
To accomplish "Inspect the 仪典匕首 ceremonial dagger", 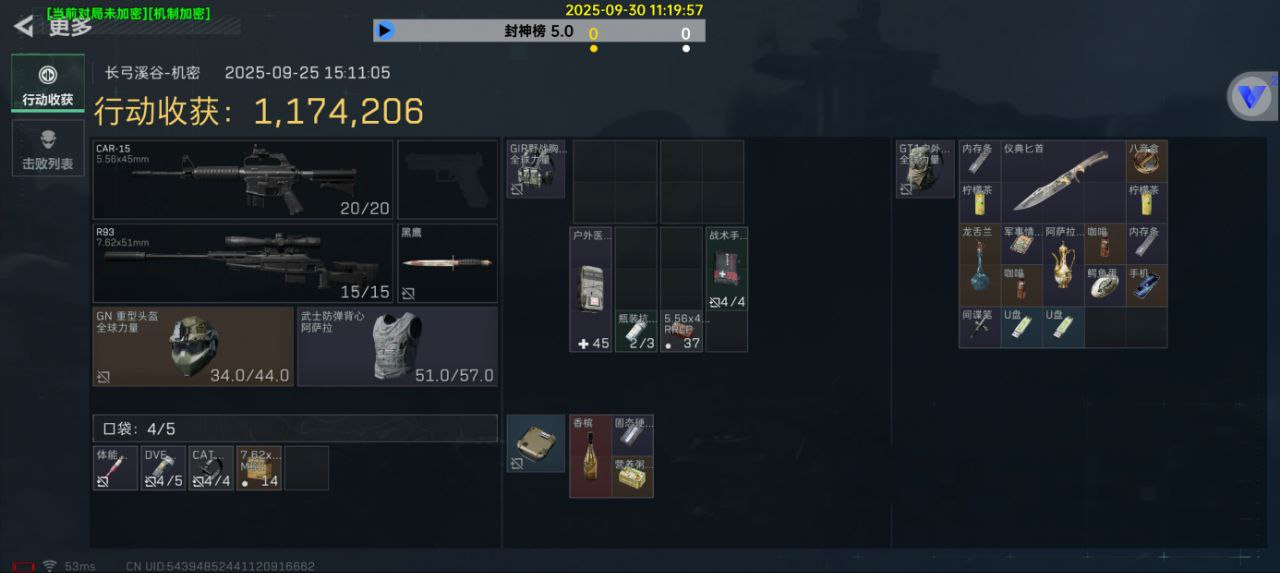I will coord(1062,180).
